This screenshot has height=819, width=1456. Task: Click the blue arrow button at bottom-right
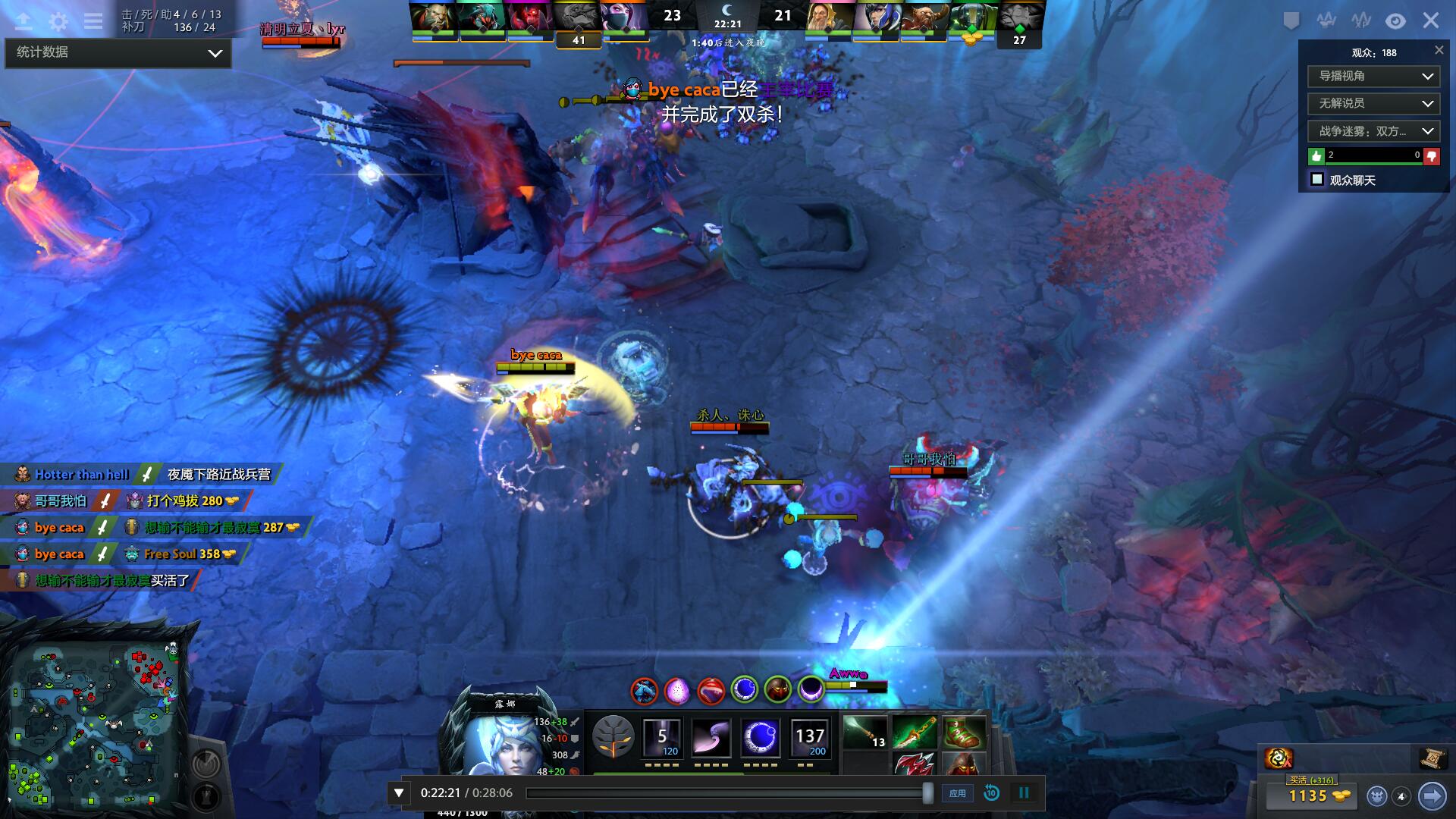1432,797
